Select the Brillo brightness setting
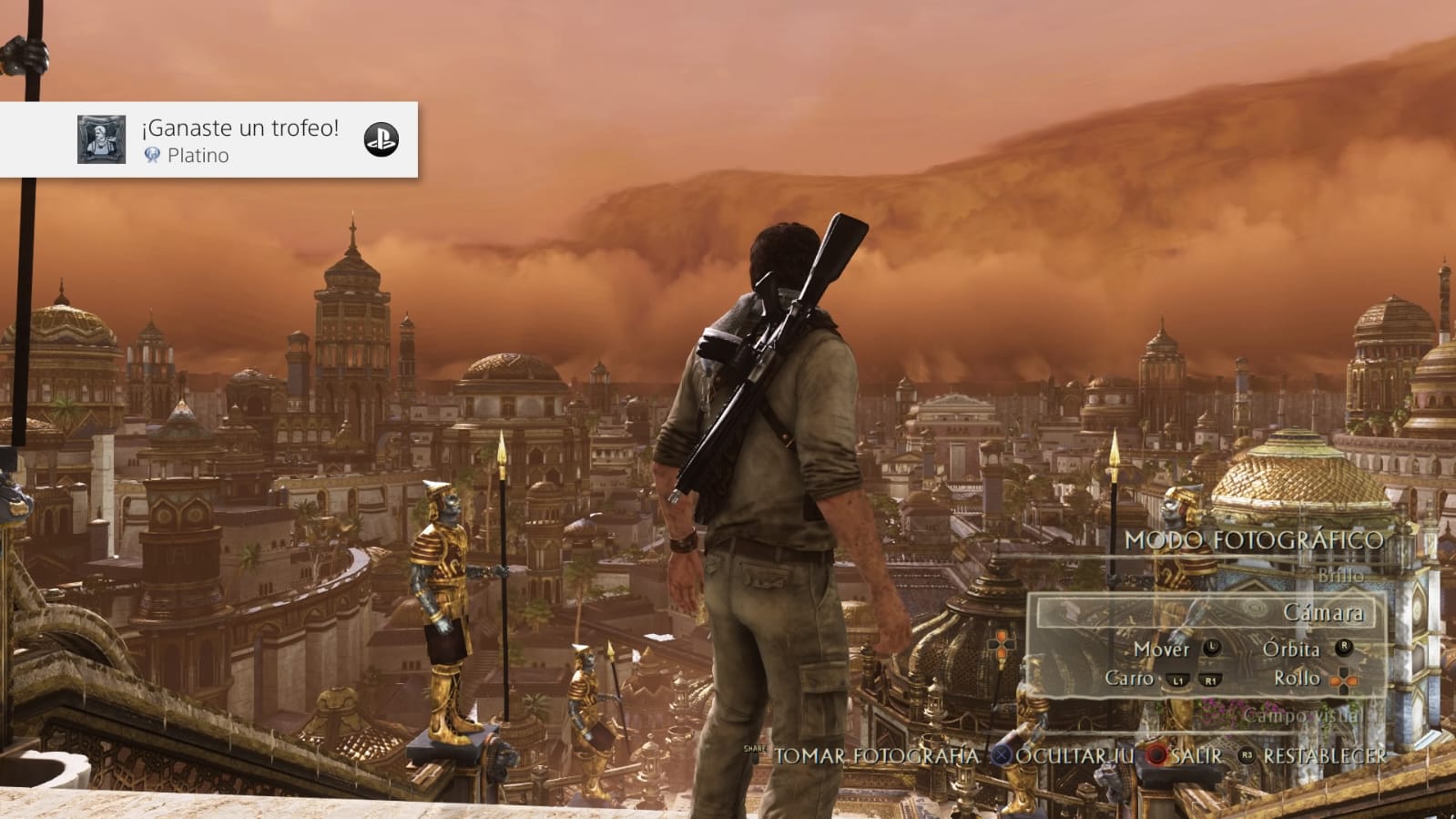1456x819 pixels. tap(1343, 576)
